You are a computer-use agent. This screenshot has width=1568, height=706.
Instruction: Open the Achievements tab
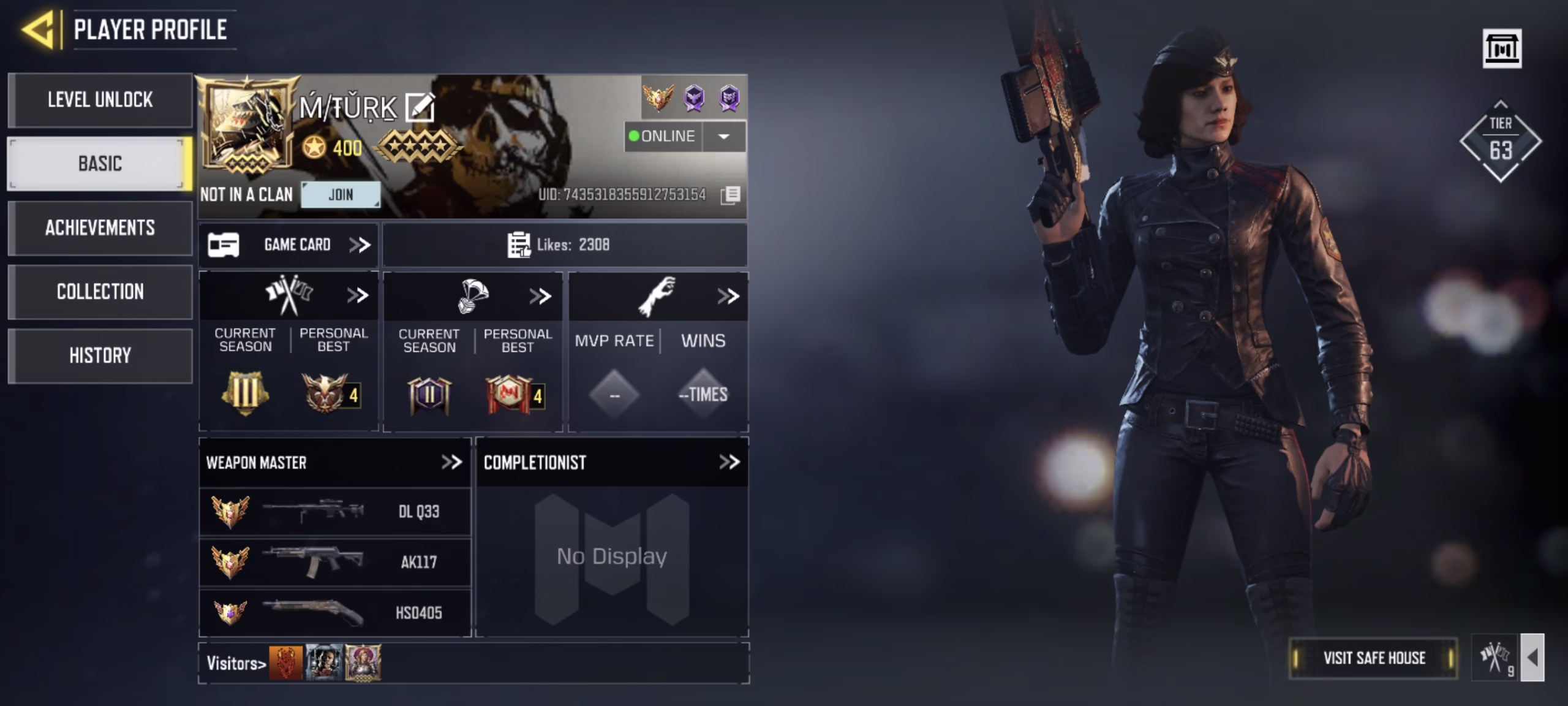100,228
